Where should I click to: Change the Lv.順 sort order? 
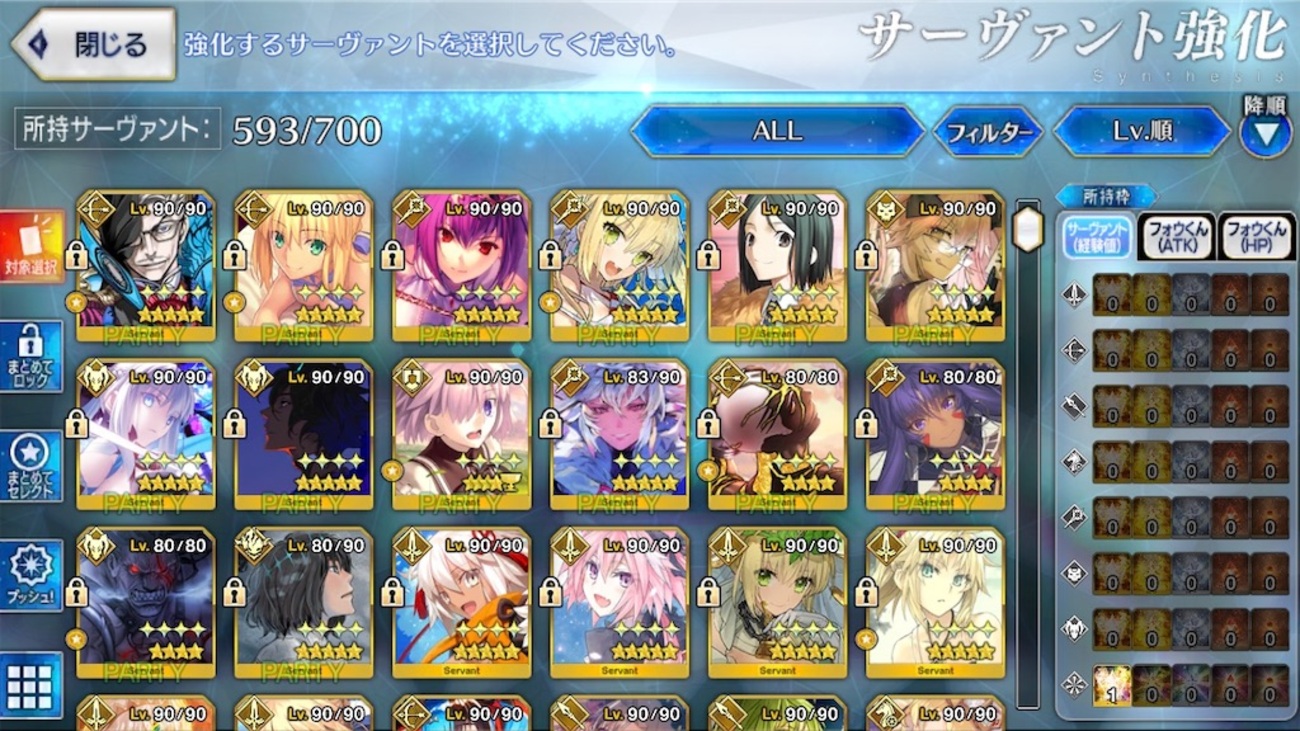1141,131
